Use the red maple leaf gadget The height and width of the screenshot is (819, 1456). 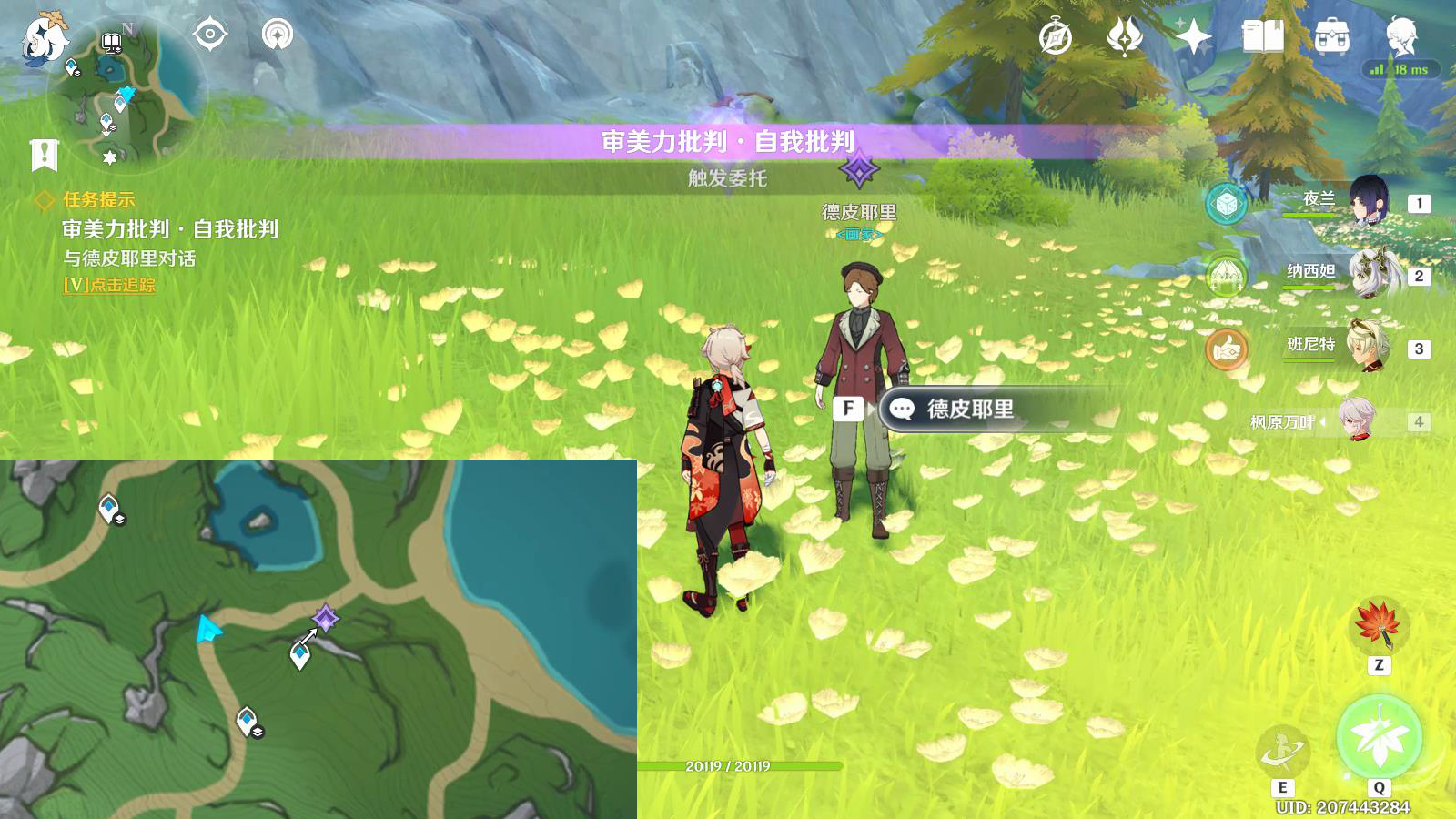(x=1379, y=624)
